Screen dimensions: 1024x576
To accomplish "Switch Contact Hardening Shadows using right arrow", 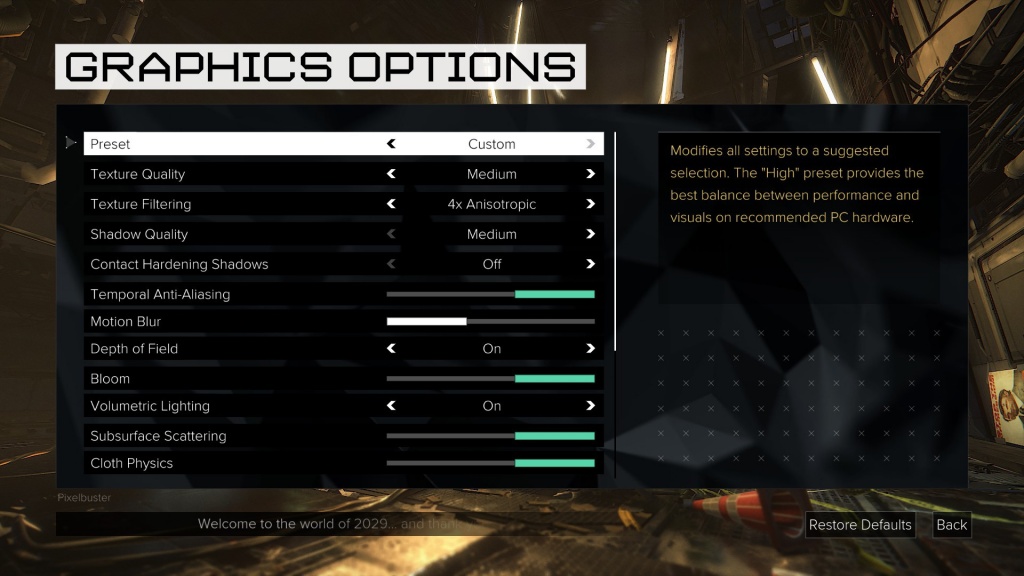I will tap(591, 264).
